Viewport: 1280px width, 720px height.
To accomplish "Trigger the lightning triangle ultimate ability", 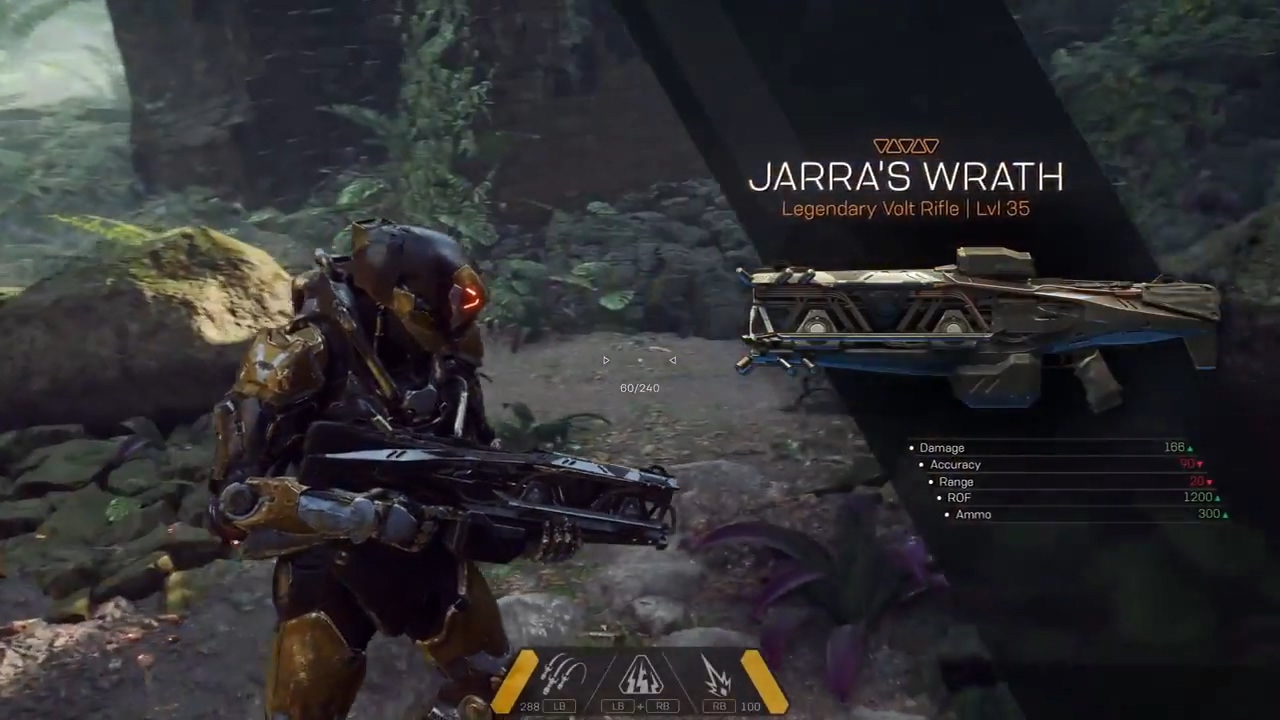I will 640,676.
